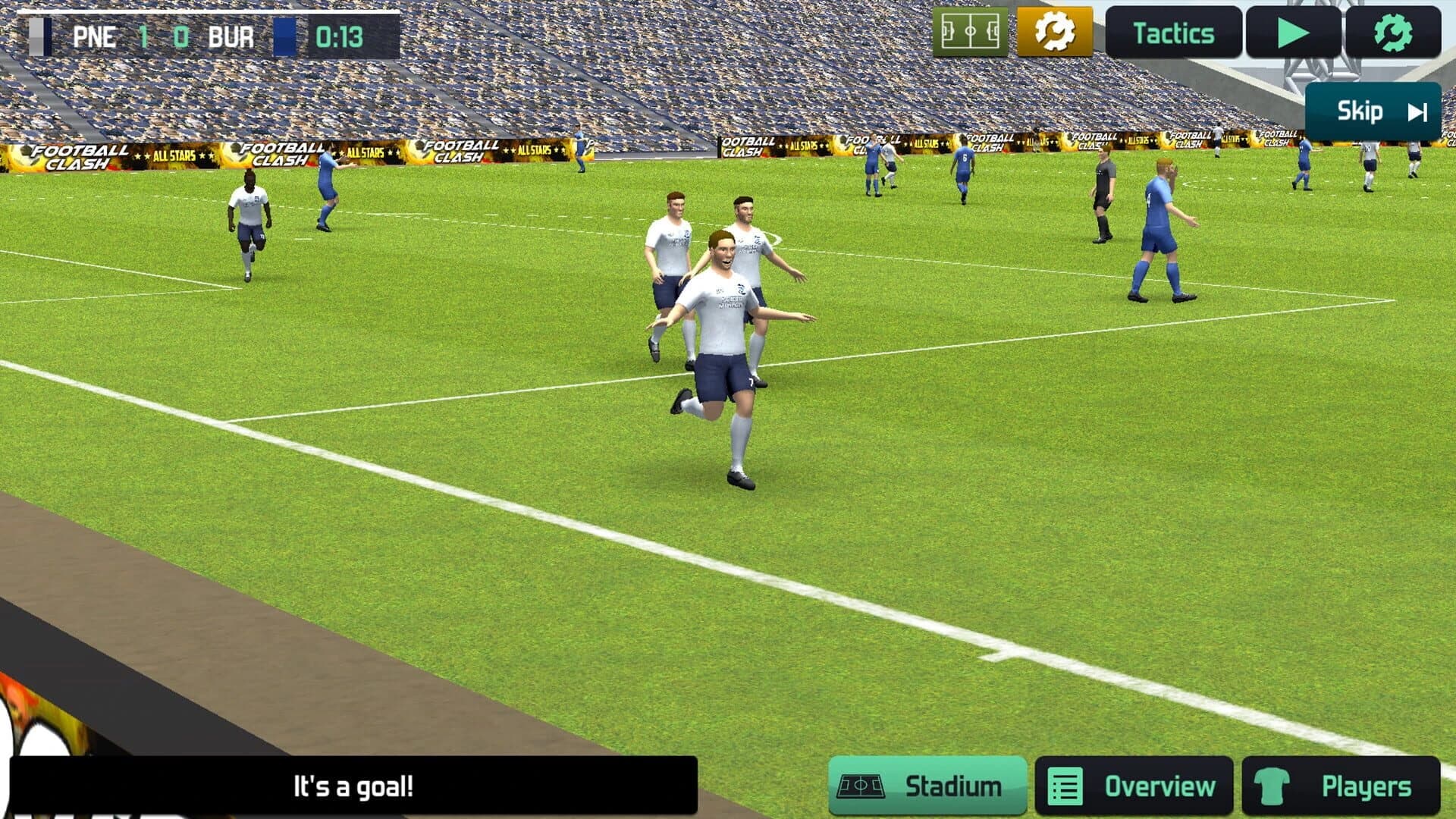The width and height of the screenshot is (1456, 819).
Task: Toggle match speed with the play control
Action: pos(1291,32)
